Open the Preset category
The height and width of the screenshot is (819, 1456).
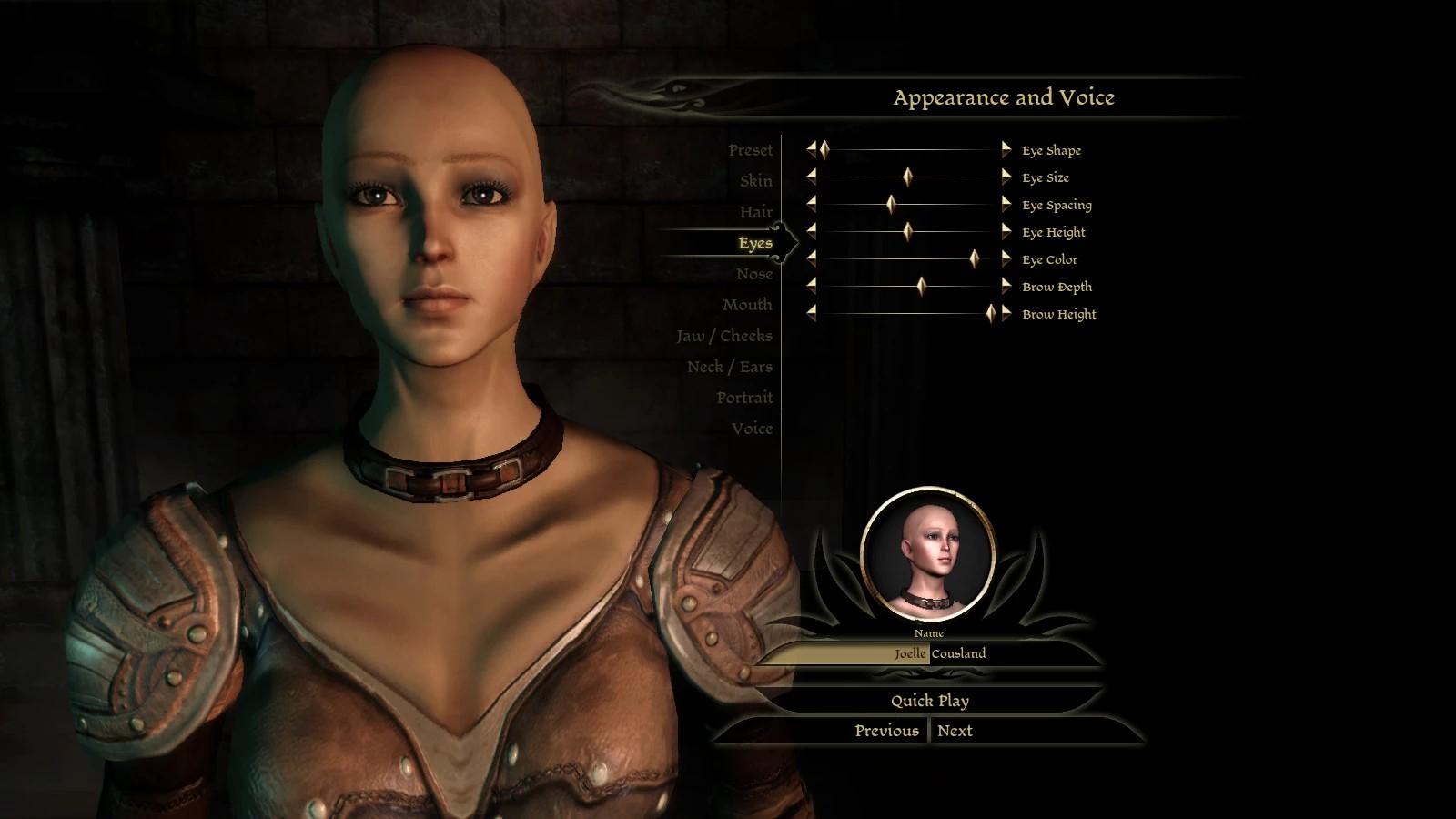[x=750, y=150]
